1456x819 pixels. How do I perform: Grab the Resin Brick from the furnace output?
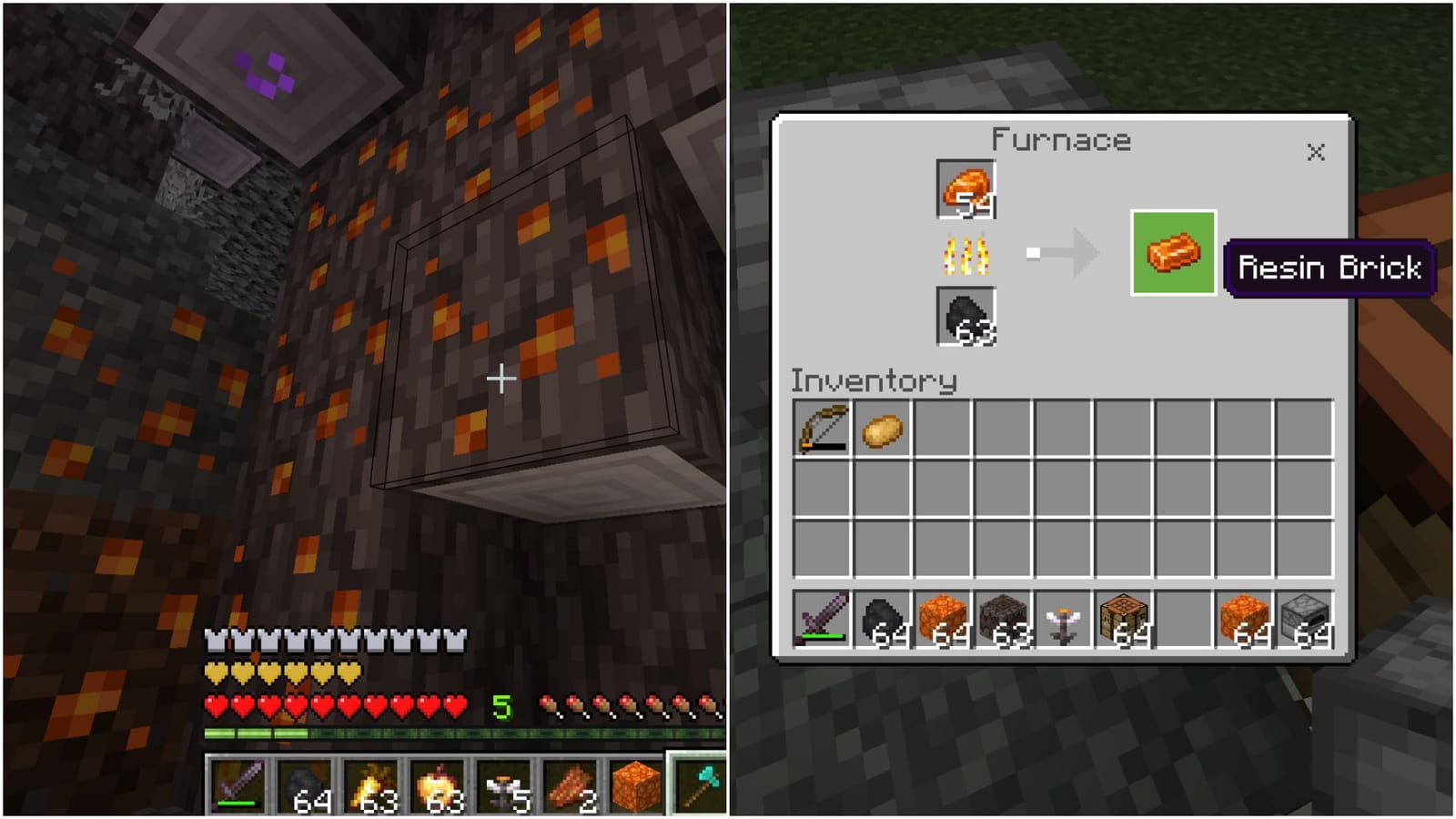coord(1174,253)
